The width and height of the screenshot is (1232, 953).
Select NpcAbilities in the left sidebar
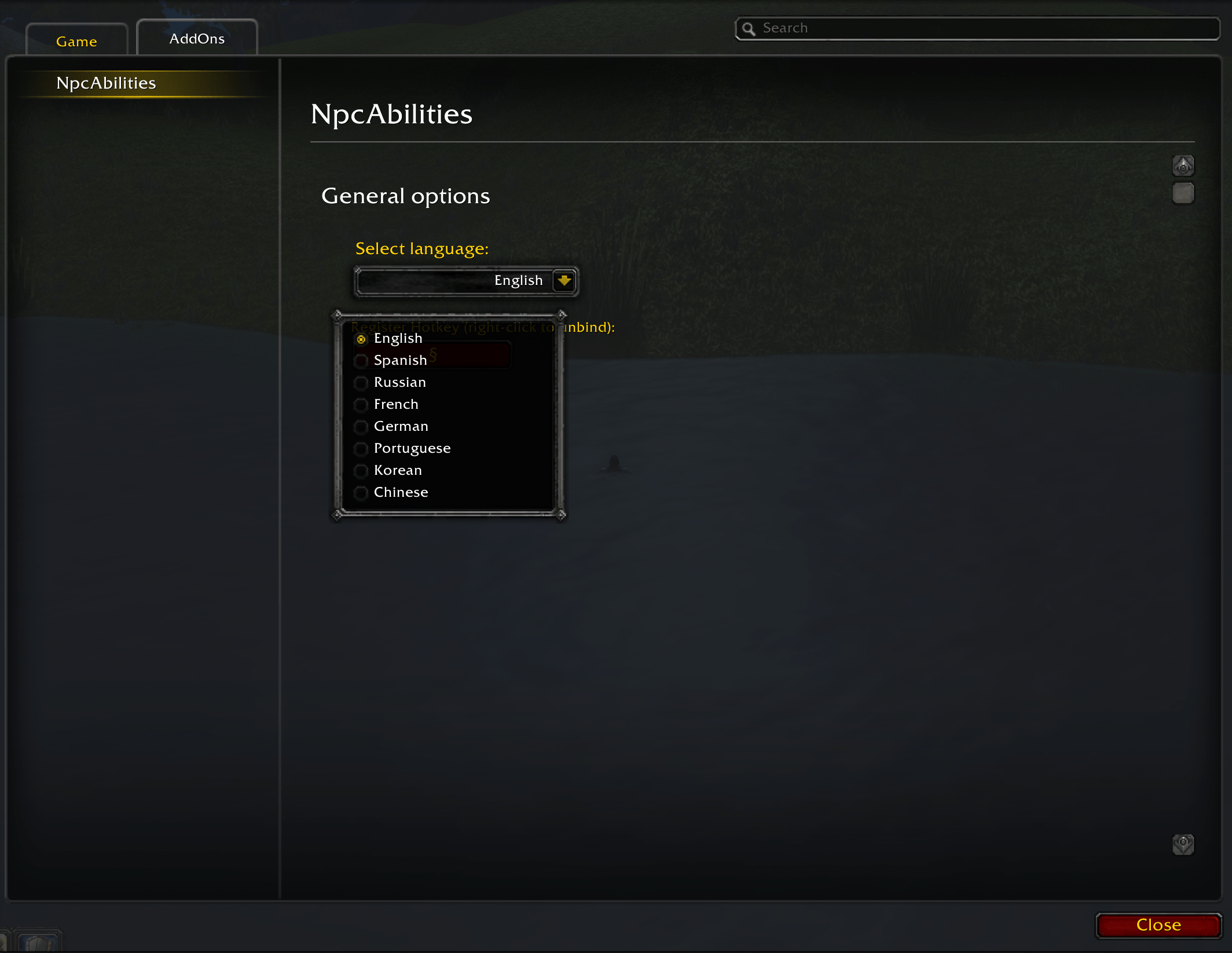tap(105, 83)
